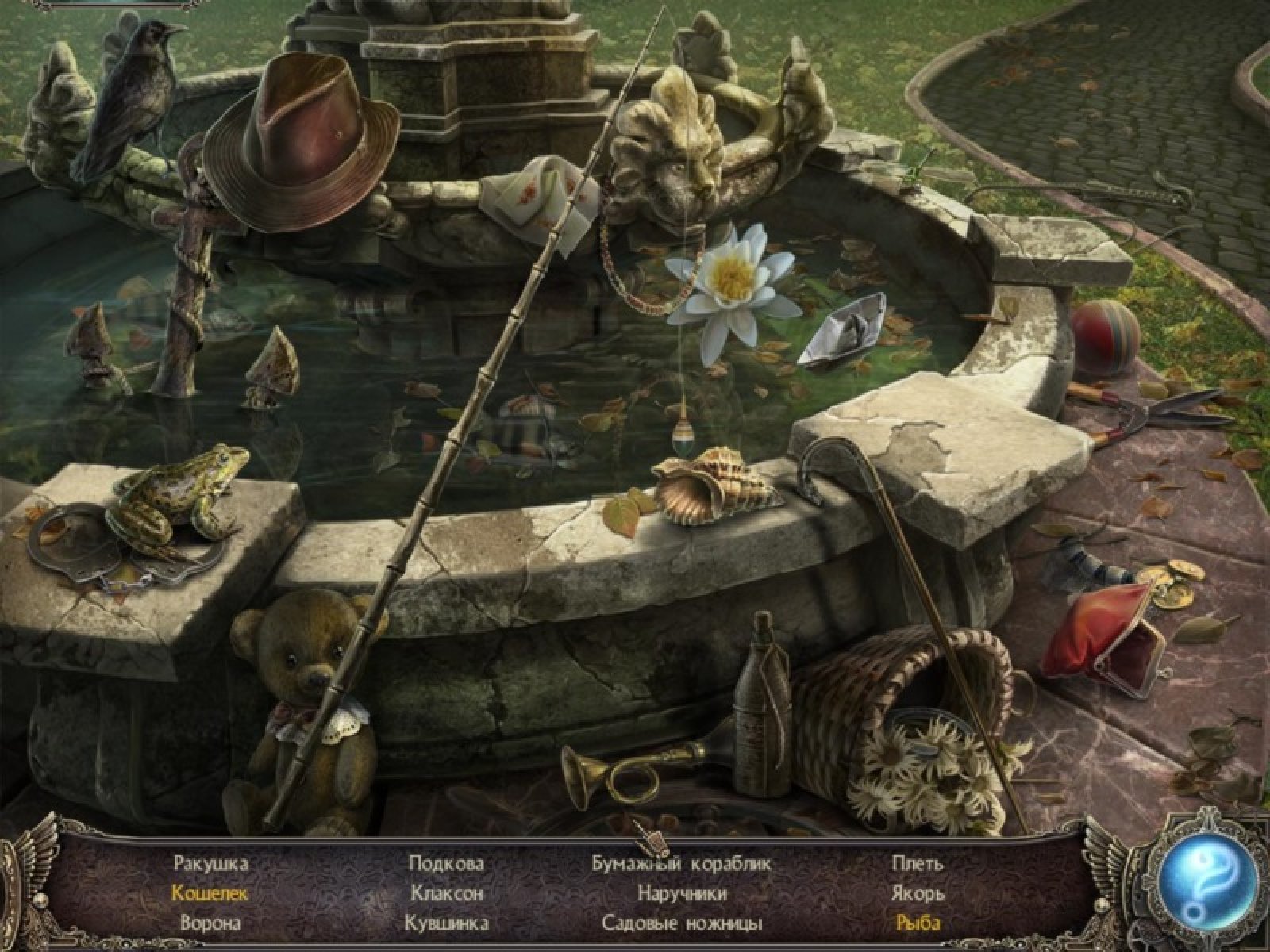This screenshot has width=1270, height=952.
Task: Click the Кувшинка item name
Action: (x=446, y=923)
